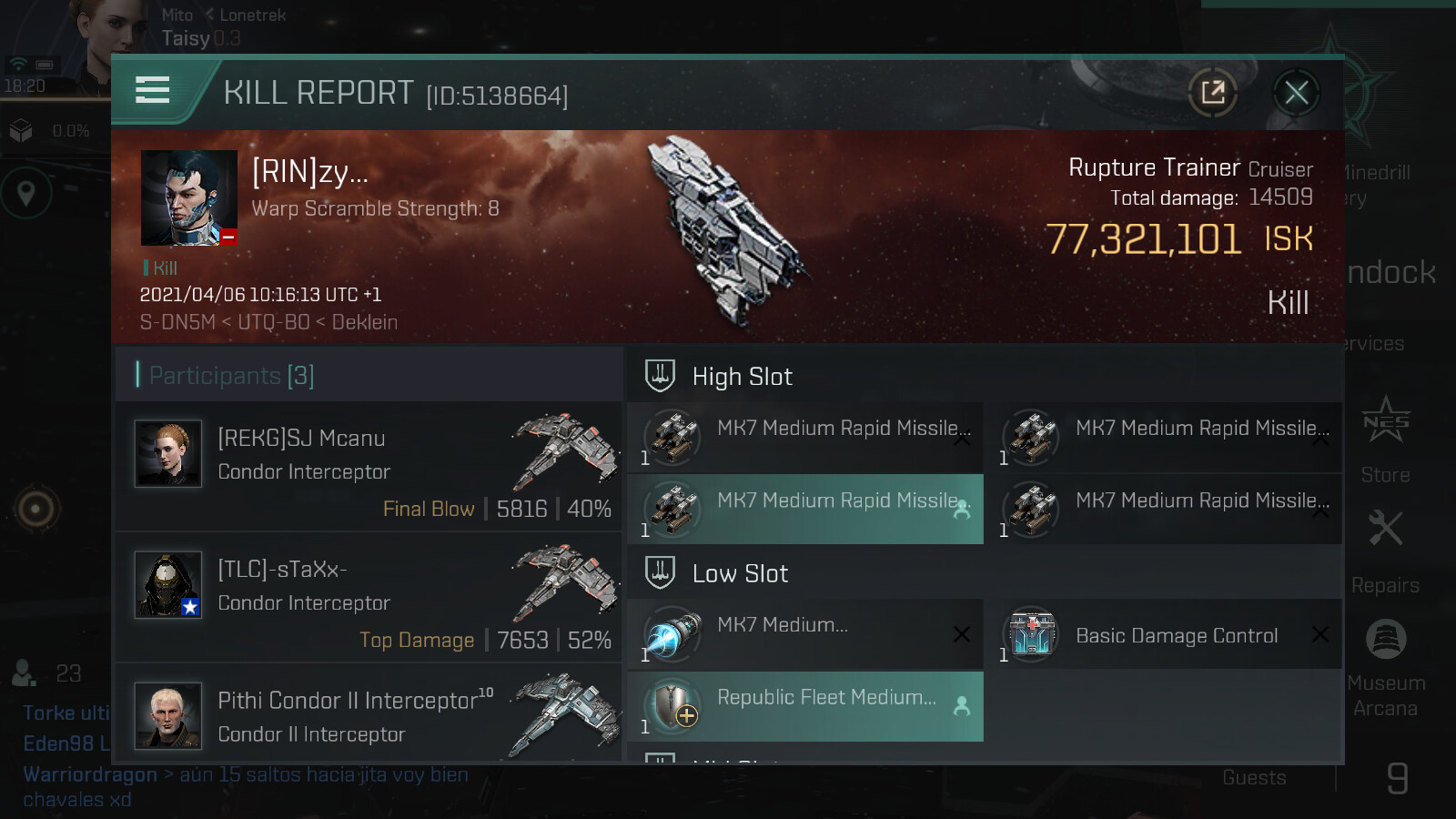
Task: Select Pithi Condor II Interceptor participant row
Action: coord(369,716)
